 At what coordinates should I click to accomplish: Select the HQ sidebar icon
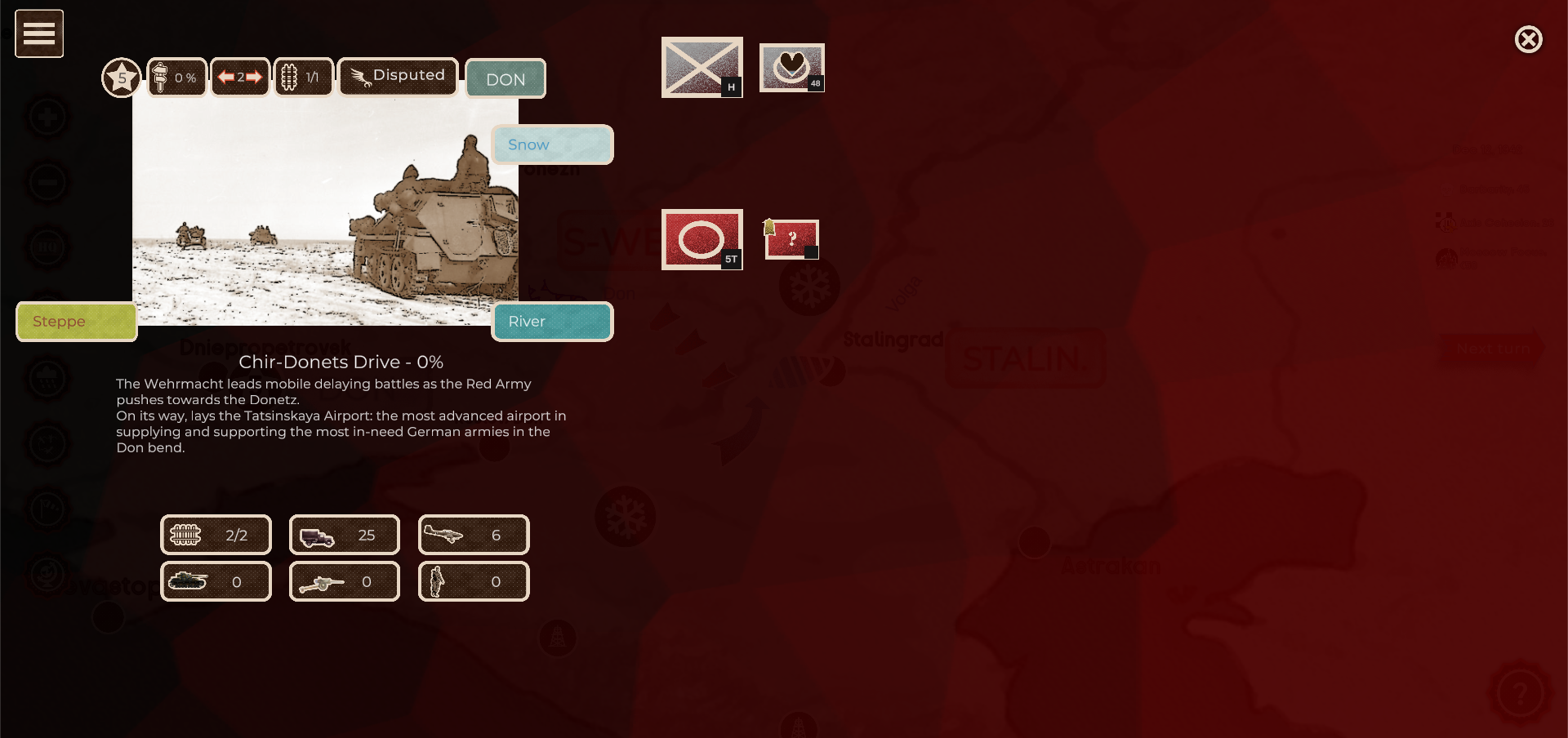point(47,247)
